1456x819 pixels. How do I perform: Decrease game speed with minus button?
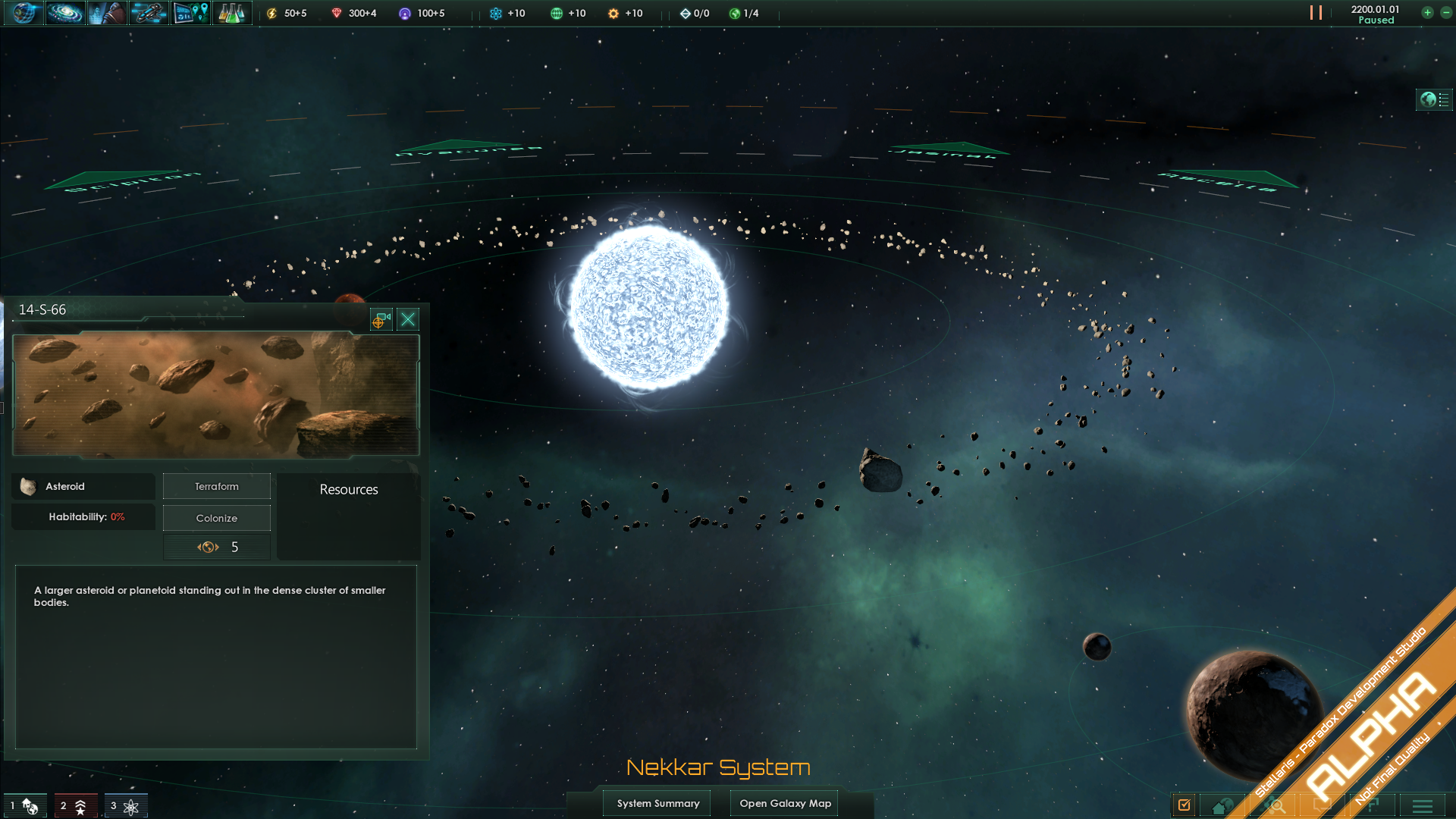point(1445,13)
